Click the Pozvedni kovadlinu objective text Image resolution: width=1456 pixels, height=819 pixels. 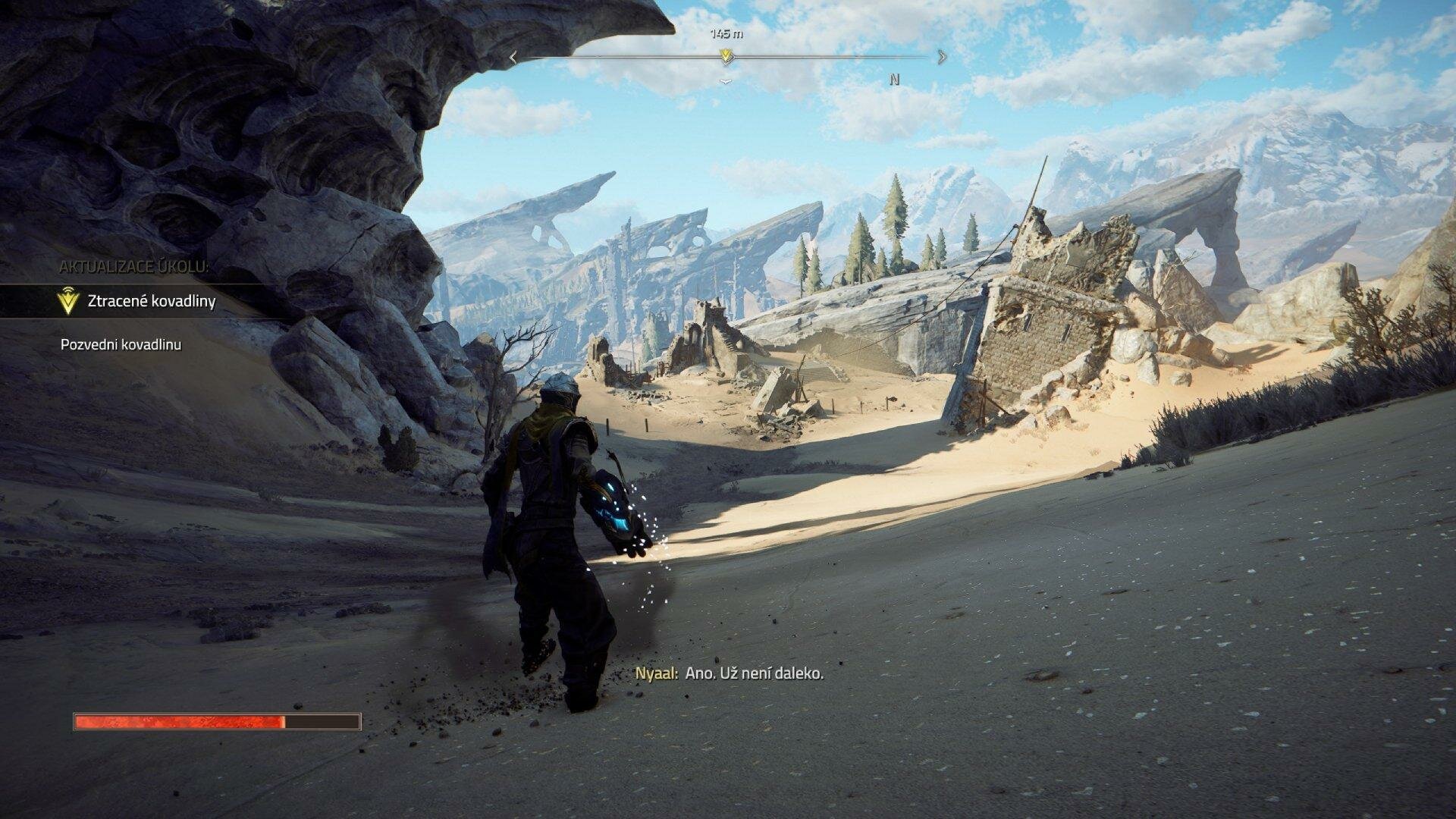[121, 345]
